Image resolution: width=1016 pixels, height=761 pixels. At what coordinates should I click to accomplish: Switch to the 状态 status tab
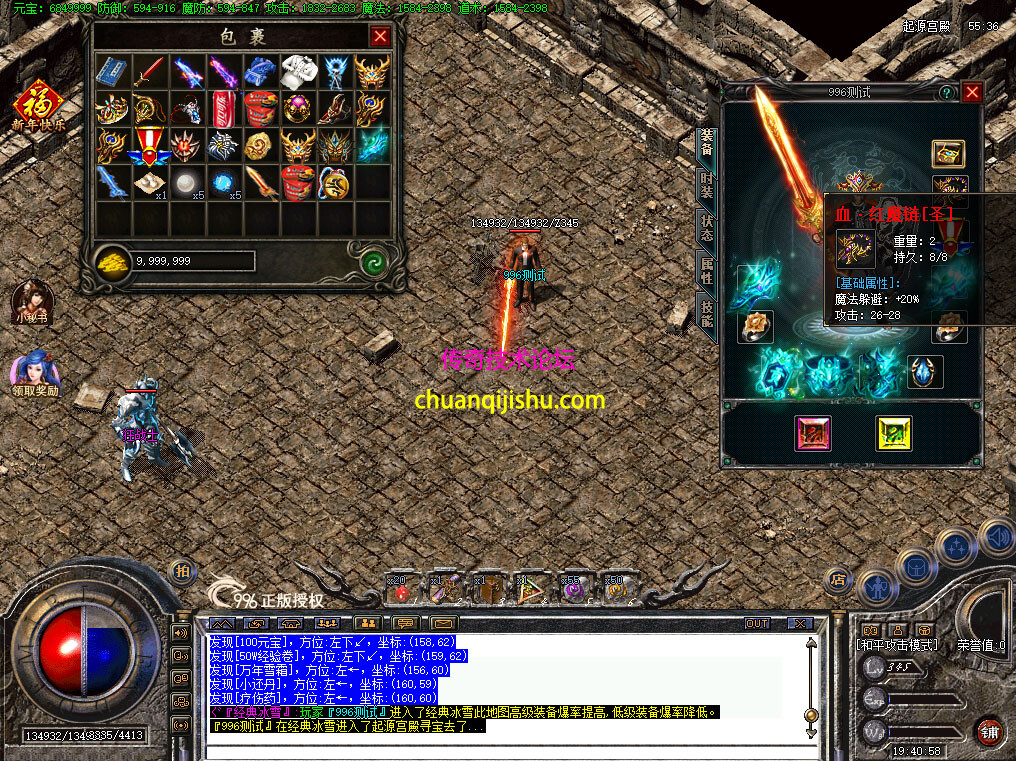(706, 228)
